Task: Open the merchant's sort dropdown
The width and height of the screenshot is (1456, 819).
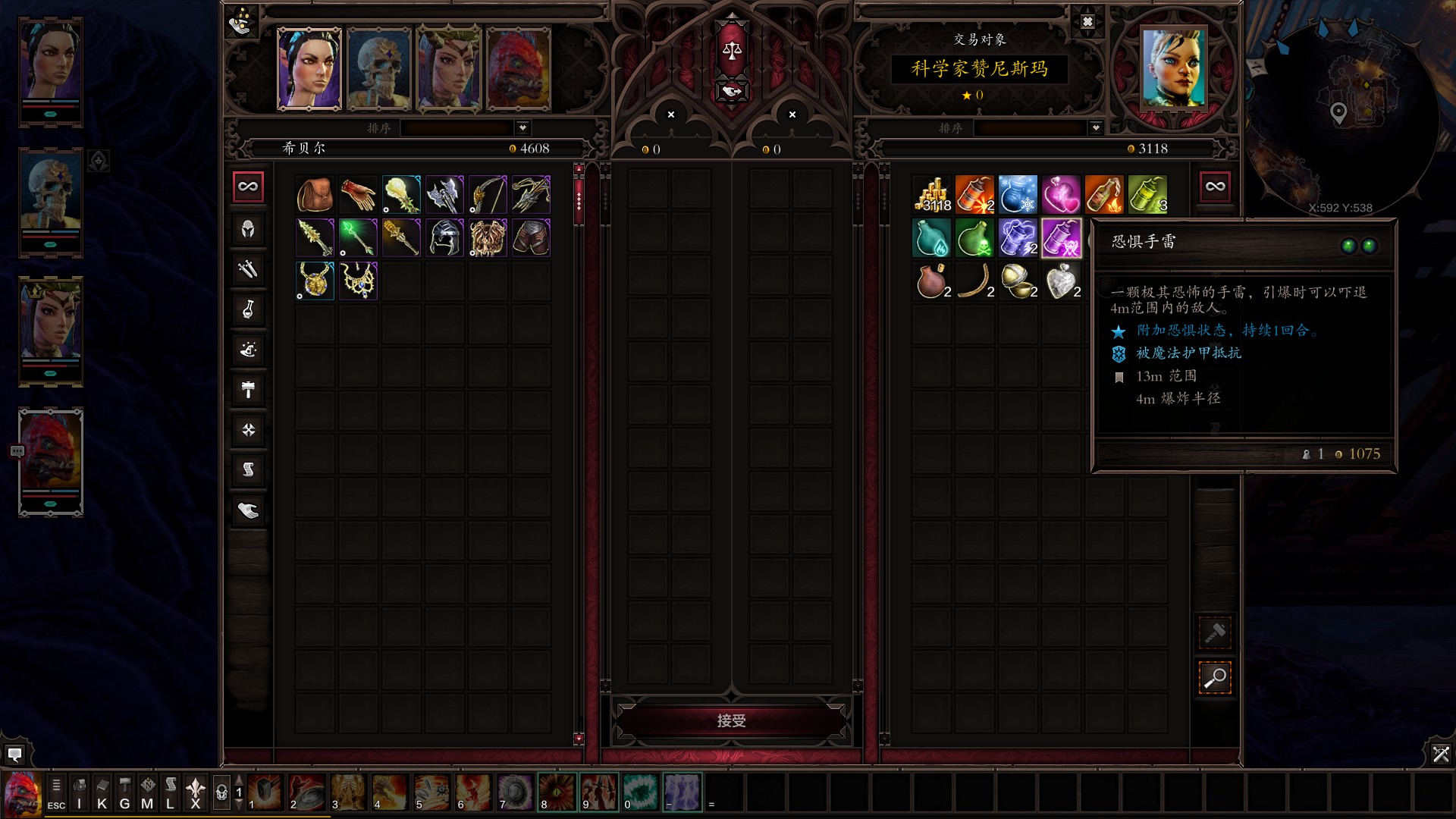Action: point(1095,127)
